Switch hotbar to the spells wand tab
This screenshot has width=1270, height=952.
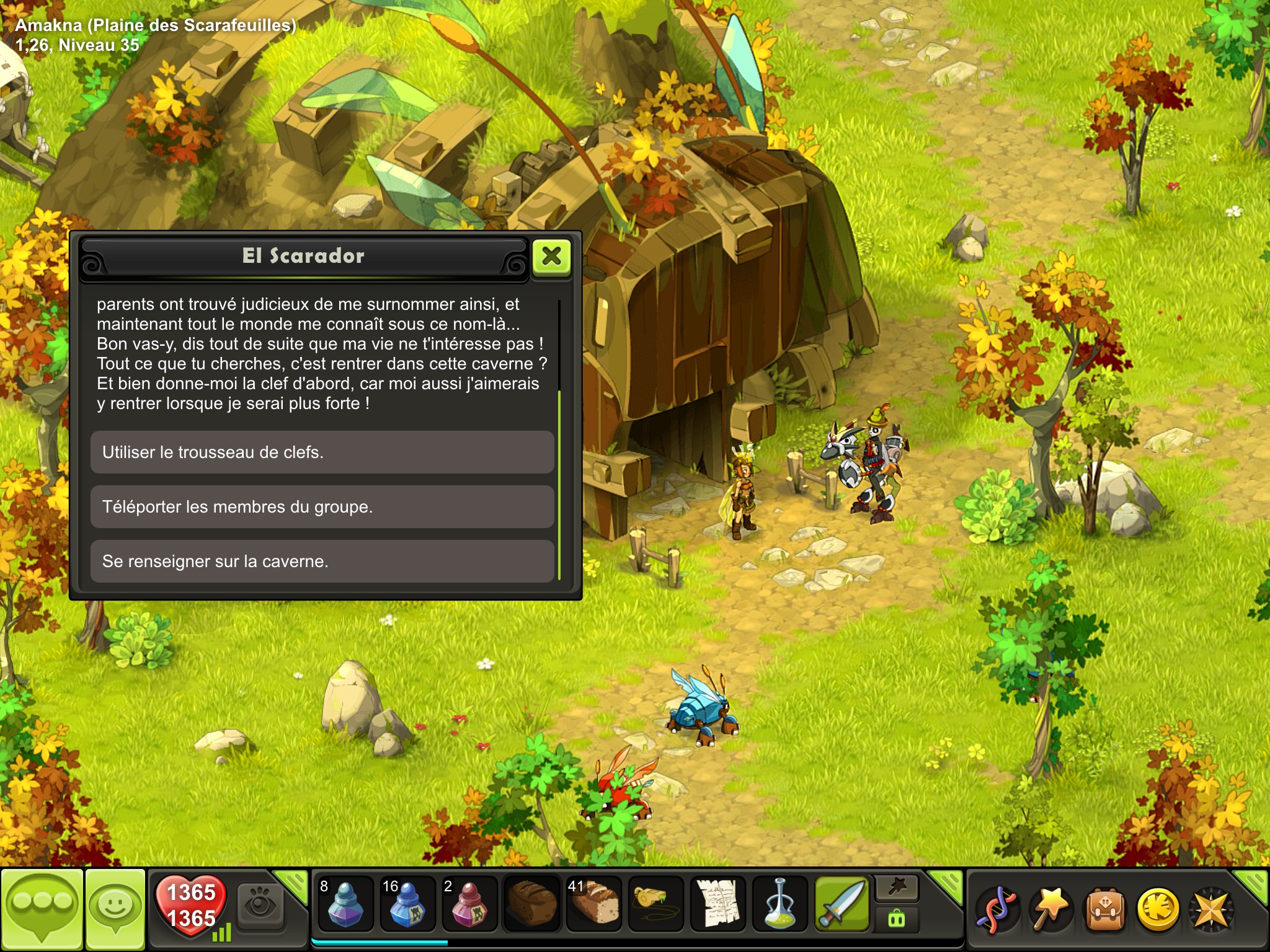coord(897,888)
